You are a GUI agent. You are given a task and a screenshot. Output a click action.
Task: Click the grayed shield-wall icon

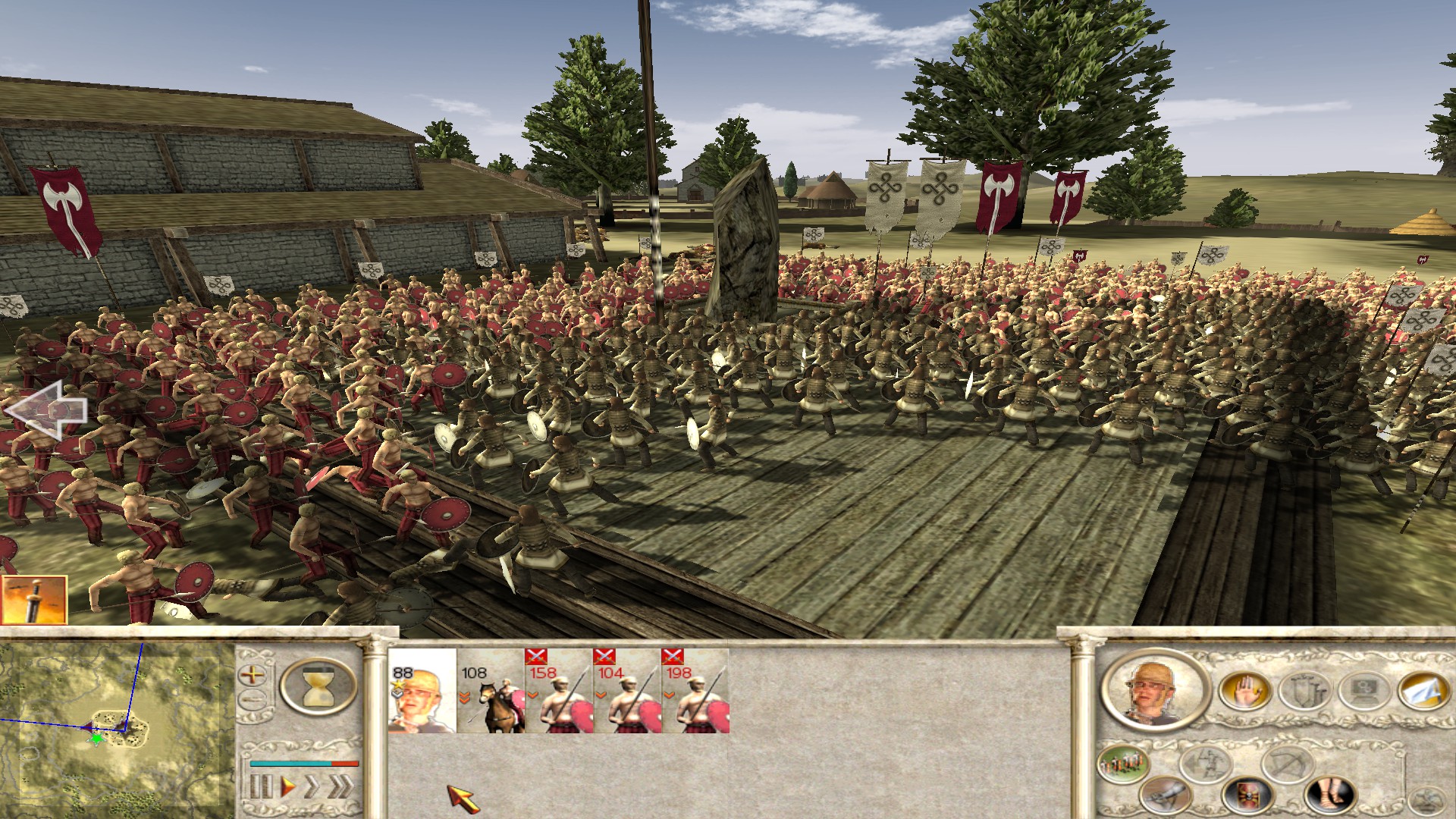click(1307, 689)
